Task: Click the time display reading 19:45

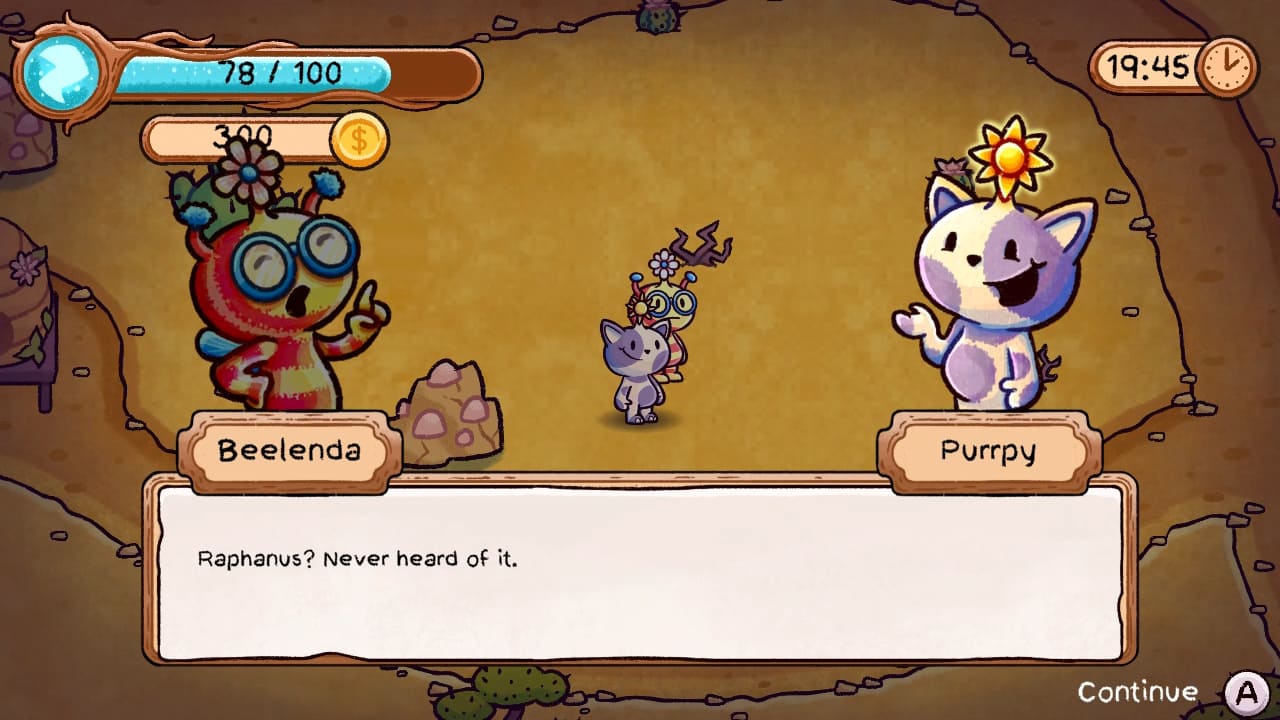Action: [1150, 68]
